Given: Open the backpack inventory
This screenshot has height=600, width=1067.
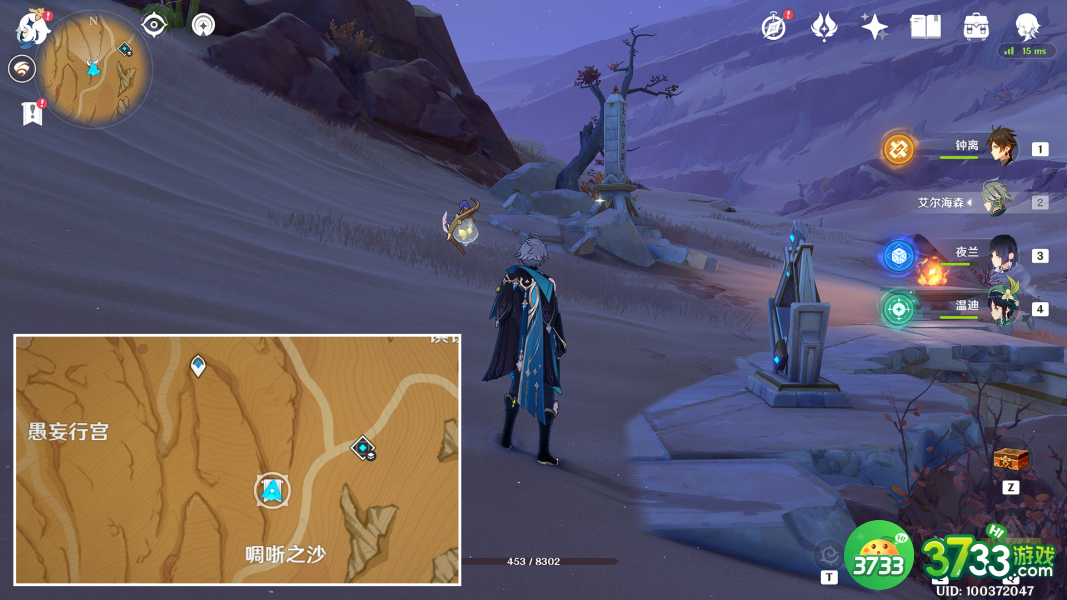Looking at the screenshot, I should pyautogui.click(x=976, y=27).
